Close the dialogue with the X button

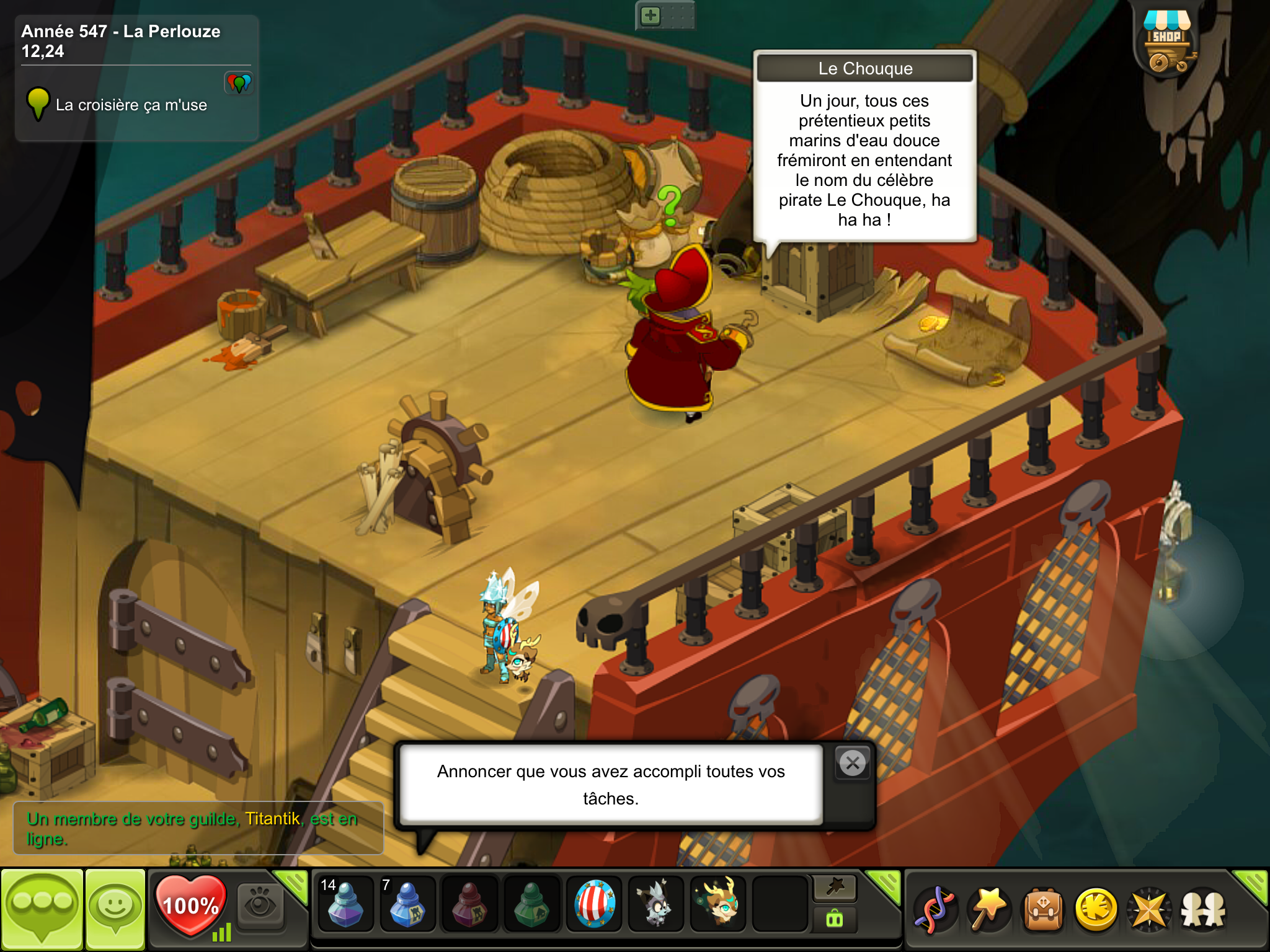pos(853,763)
